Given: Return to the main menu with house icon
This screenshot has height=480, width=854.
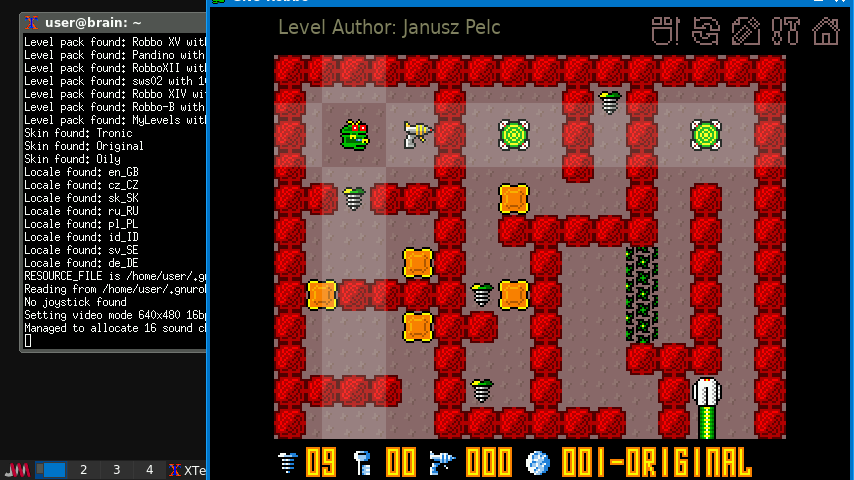Looking at the screenshot, I should (826, 31).
